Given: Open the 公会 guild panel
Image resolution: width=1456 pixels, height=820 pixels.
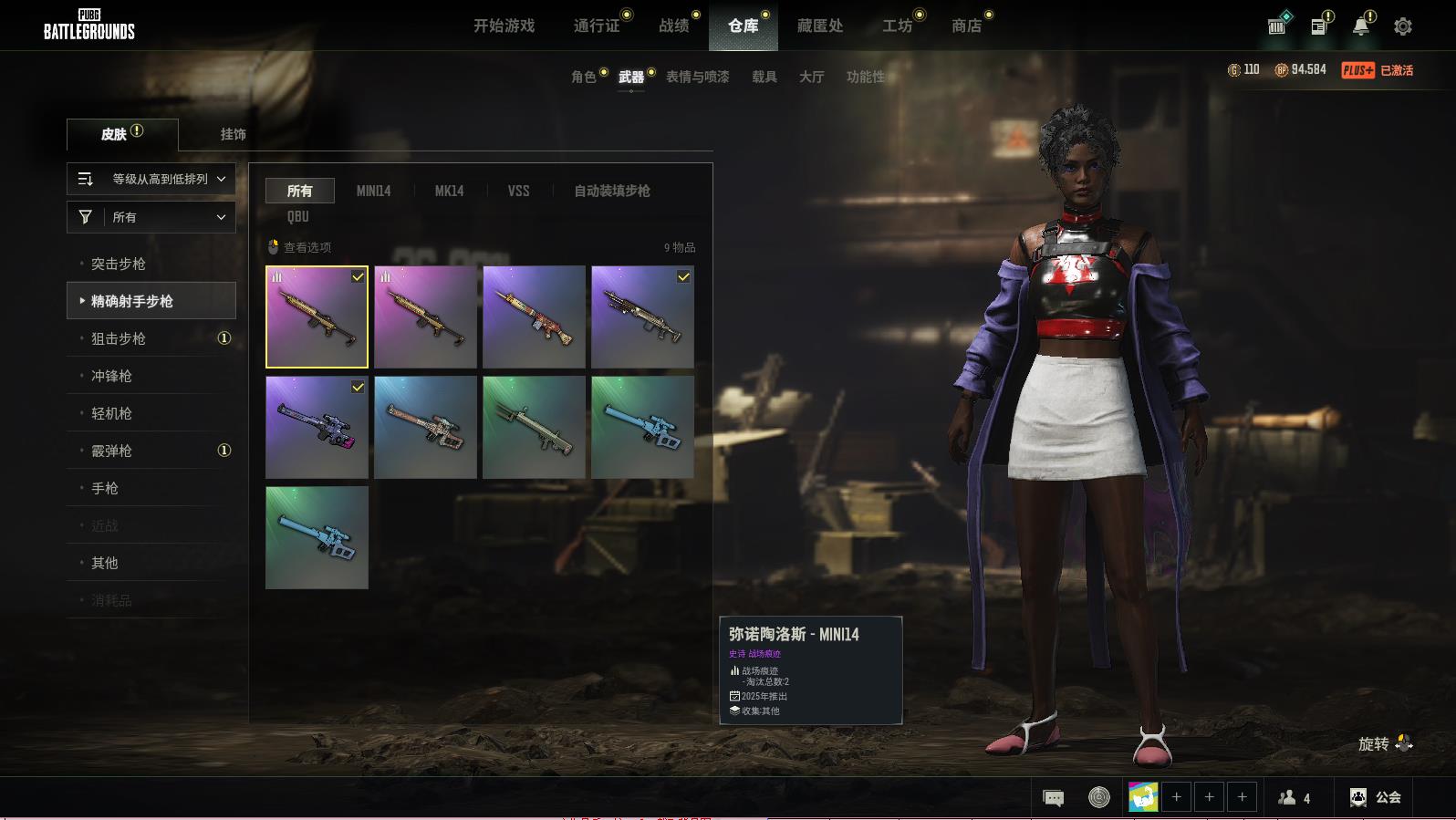Looking at the screenshot, I should coord(1376,797).
